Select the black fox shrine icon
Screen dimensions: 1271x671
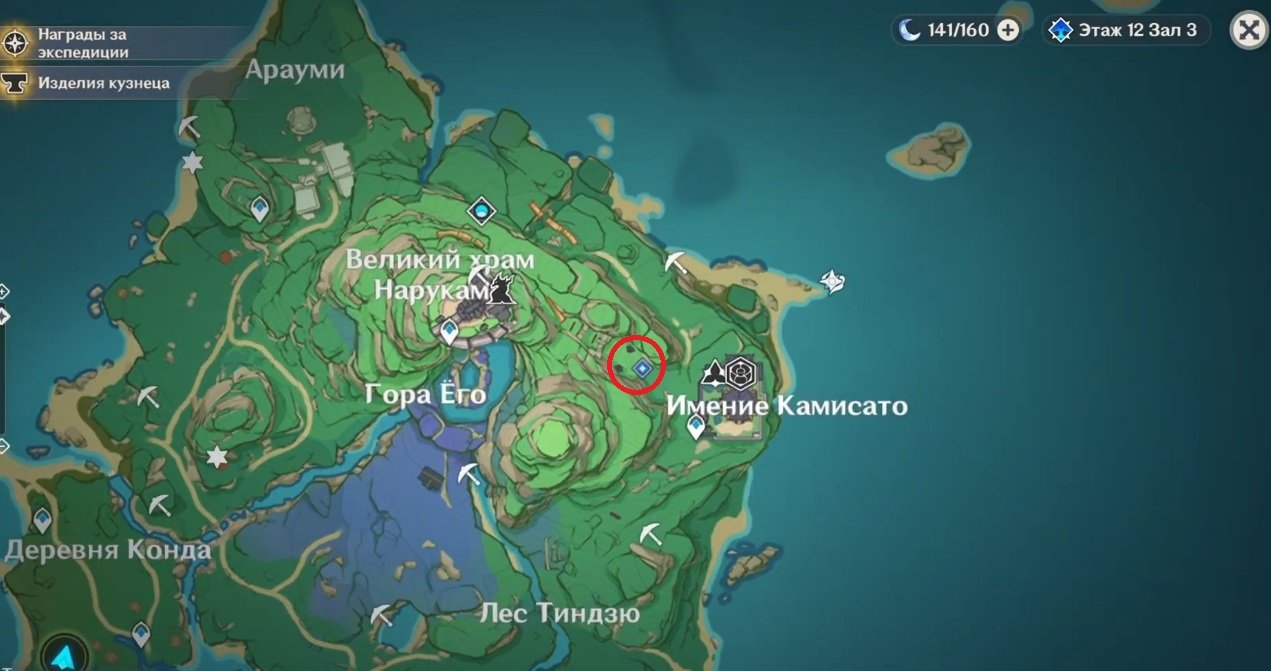click(x=502, y=291)
